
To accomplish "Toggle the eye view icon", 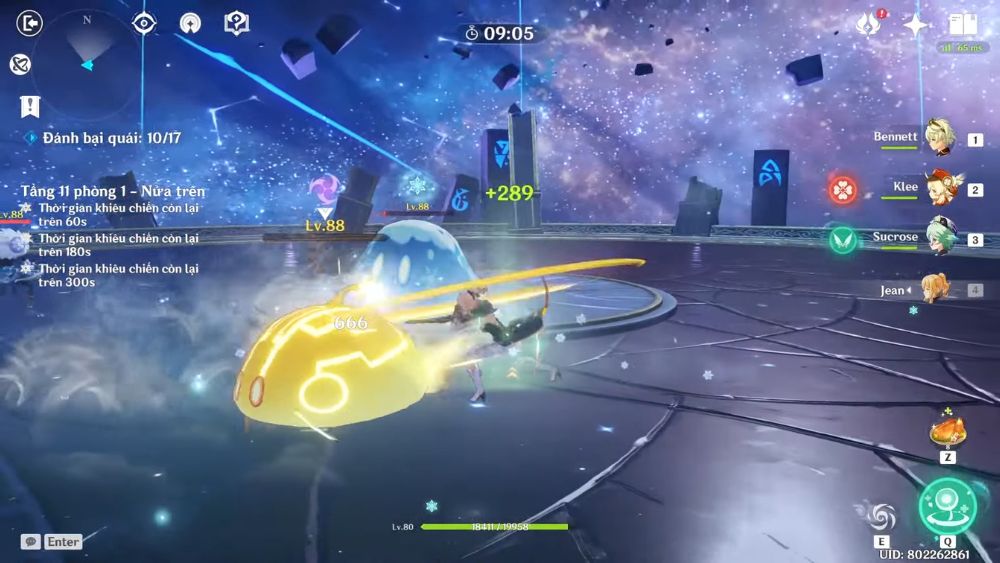I will point(144,23).
